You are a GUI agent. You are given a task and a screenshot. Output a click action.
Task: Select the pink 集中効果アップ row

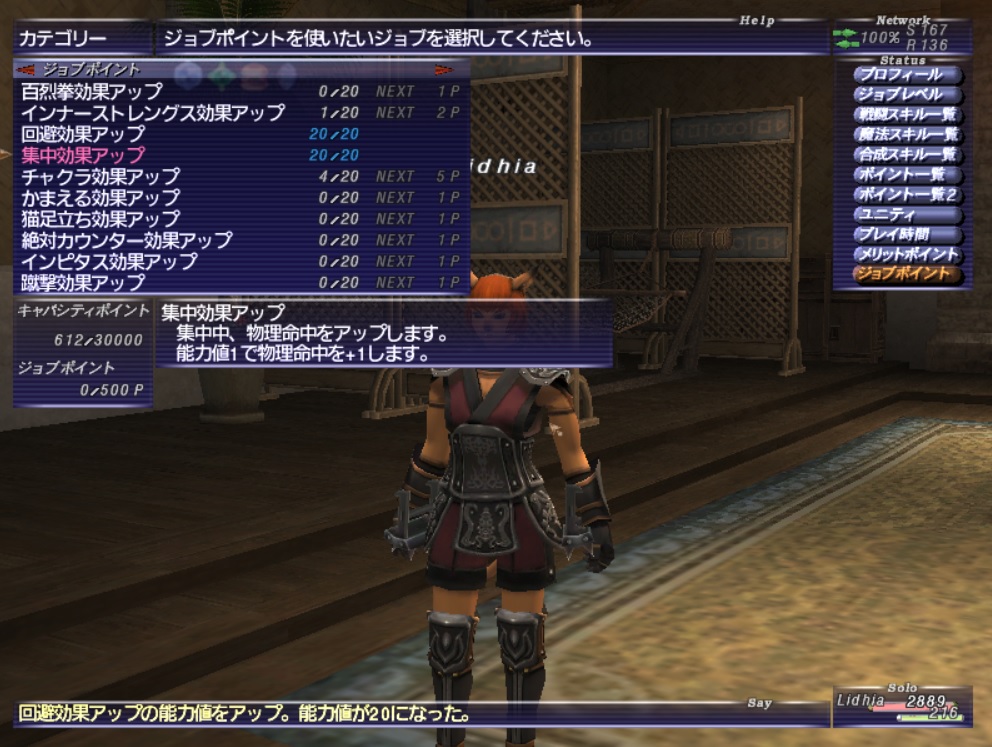pyautogui.click(x=83, y=155)
